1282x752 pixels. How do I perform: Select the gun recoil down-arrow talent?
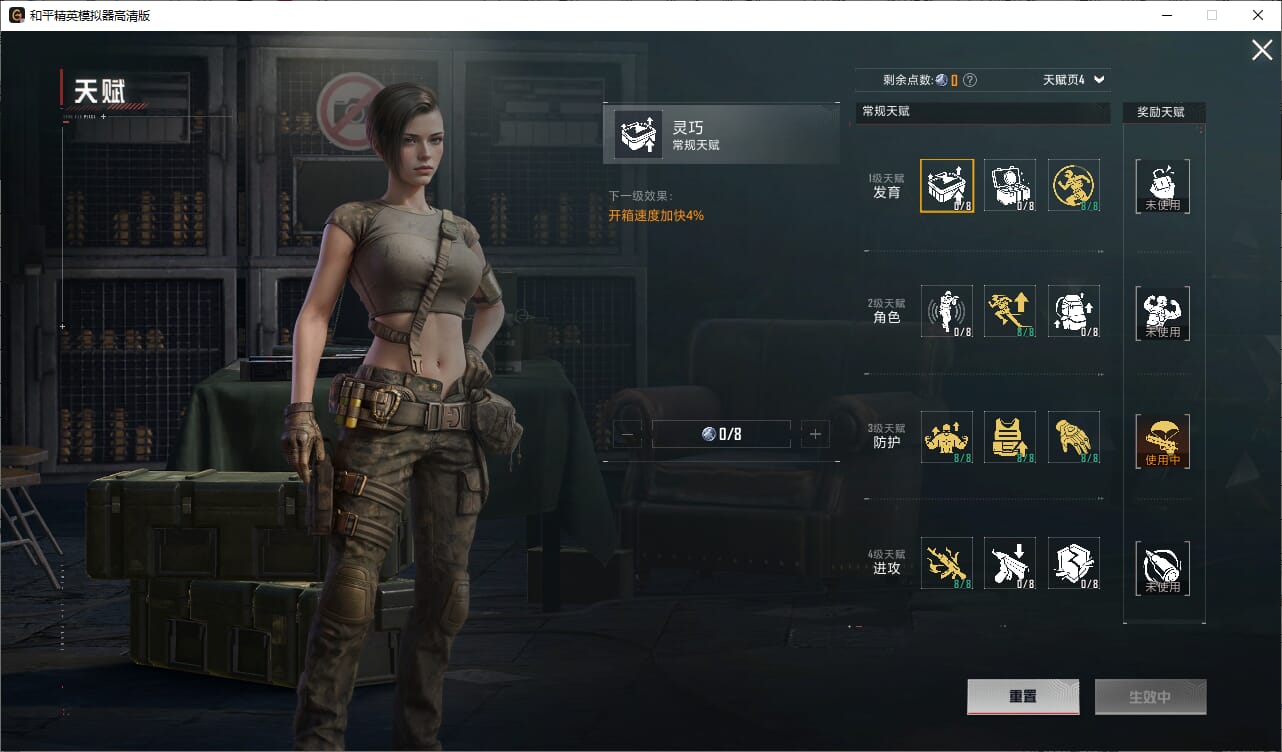(1010, 564)
